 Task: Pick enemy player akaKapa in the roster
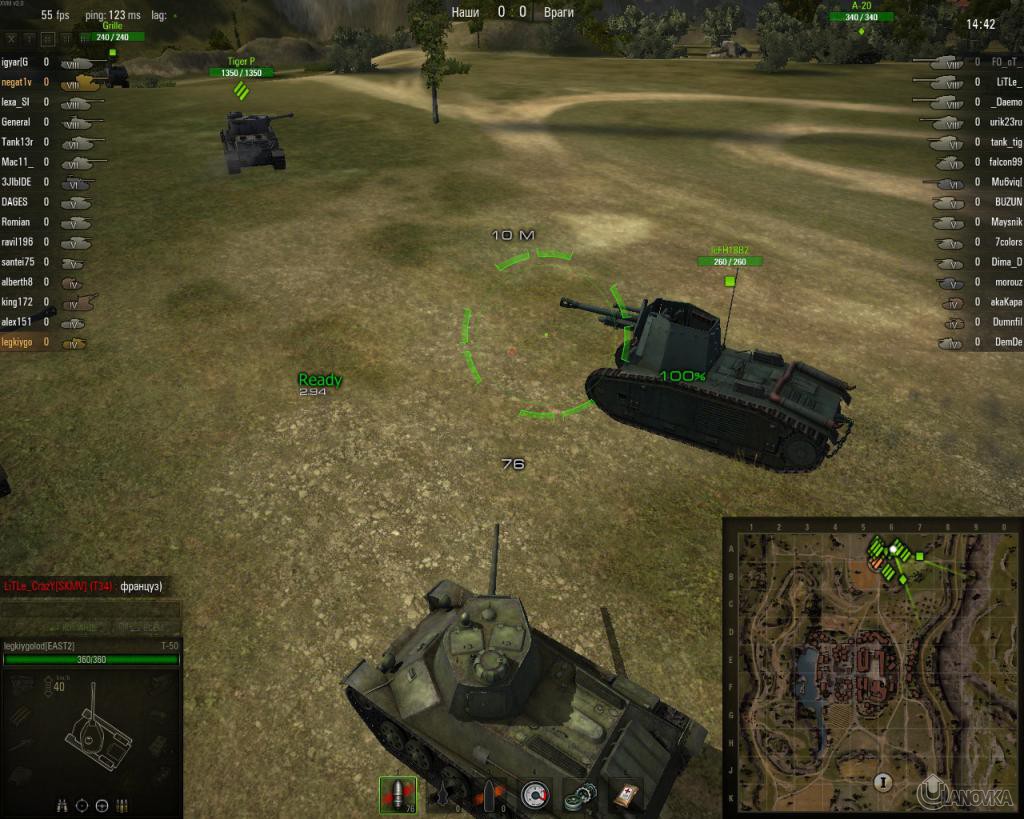pyautogui.click(x=1003, y=301)
